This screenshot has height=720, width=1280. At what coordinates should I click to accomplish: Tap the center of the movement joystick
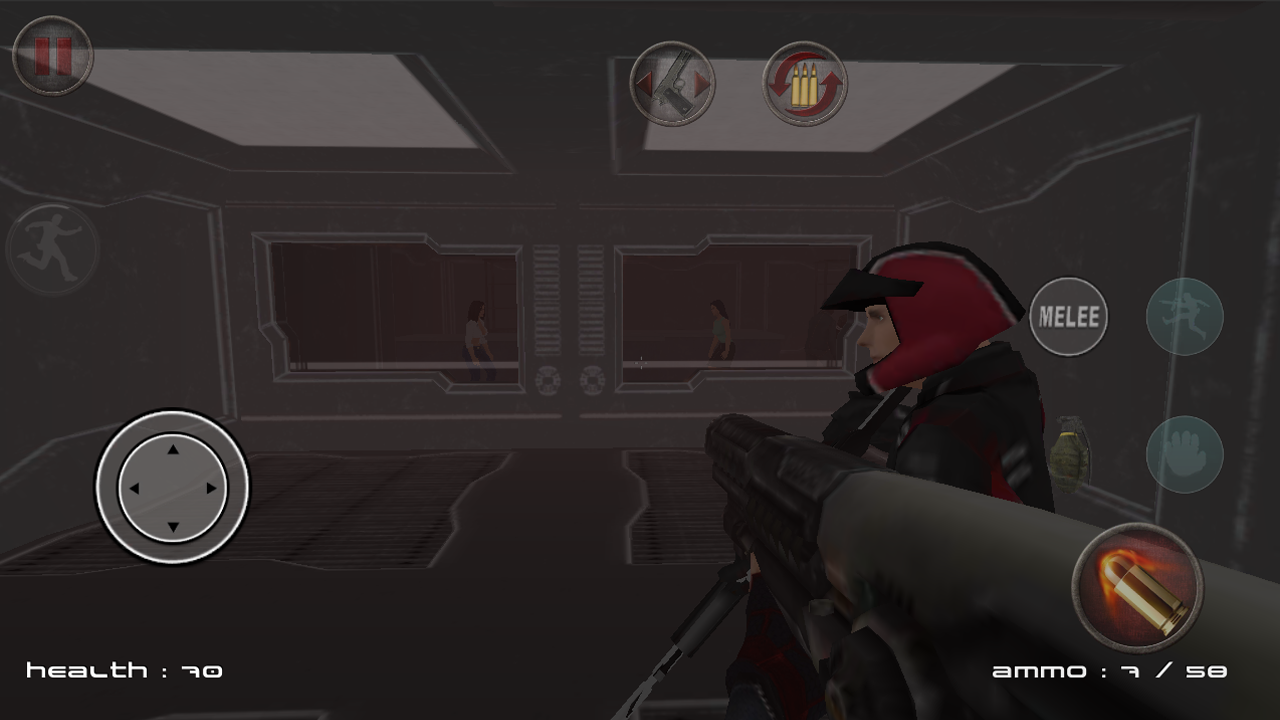pyautogui.click(x=171, y=488)
